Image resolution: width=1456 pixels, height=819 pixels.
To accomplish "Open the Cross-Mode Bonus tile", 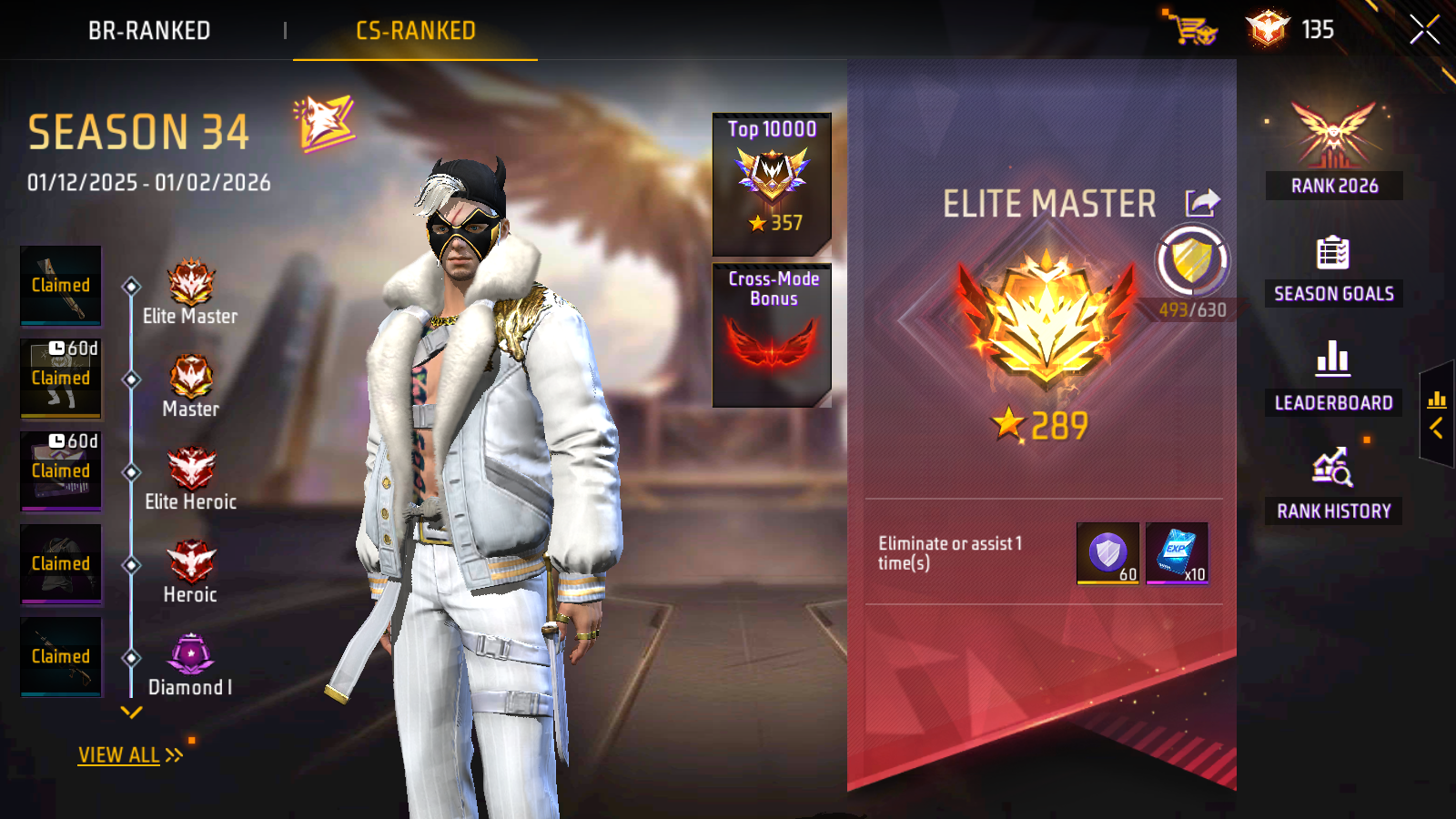I will click(772, 335).
